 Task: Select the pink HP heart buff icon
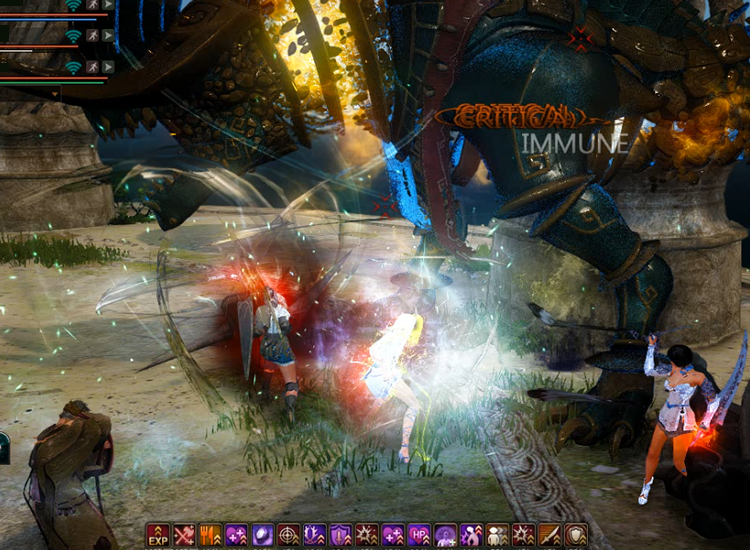(420, 535)
